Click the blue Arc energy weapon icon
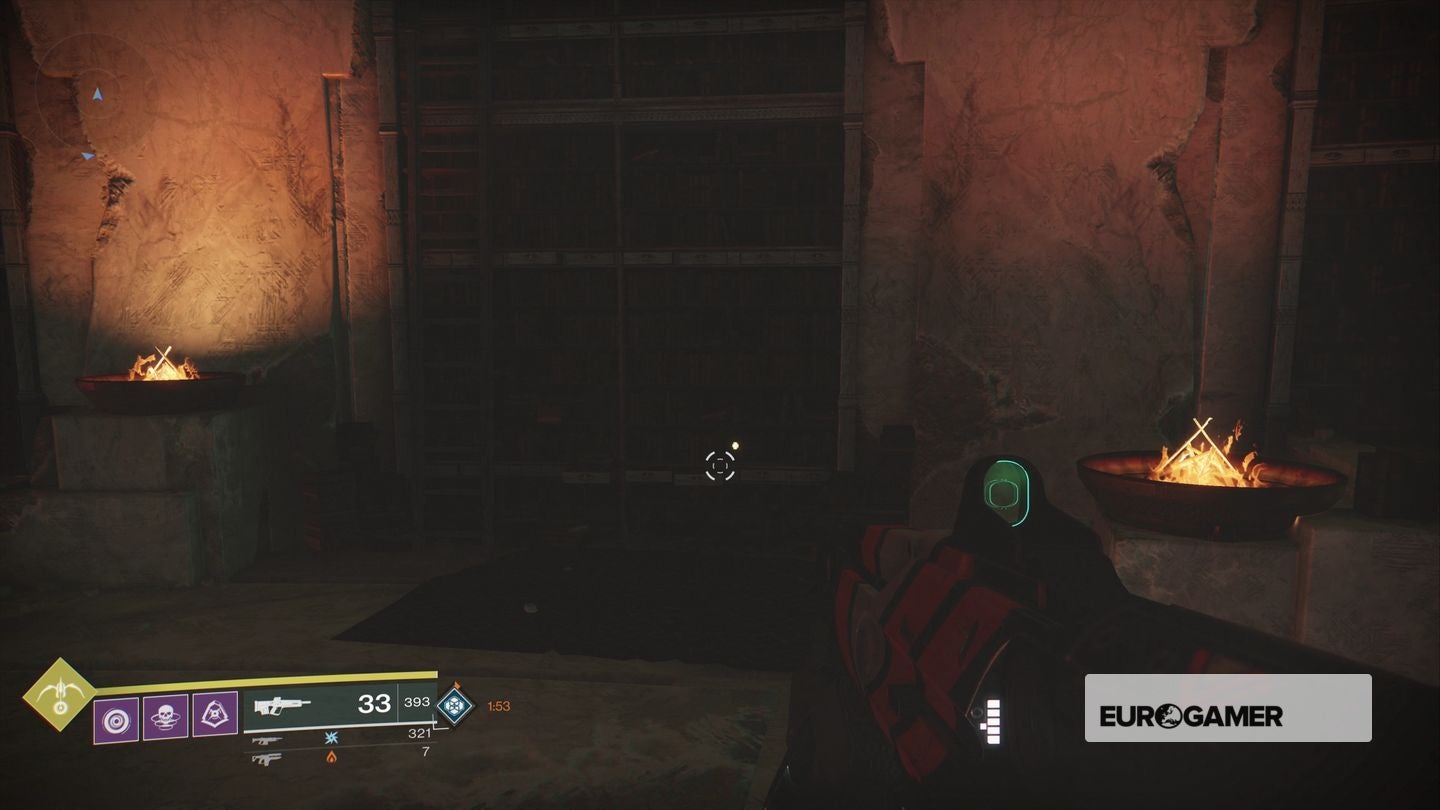 tap(331, 737)
